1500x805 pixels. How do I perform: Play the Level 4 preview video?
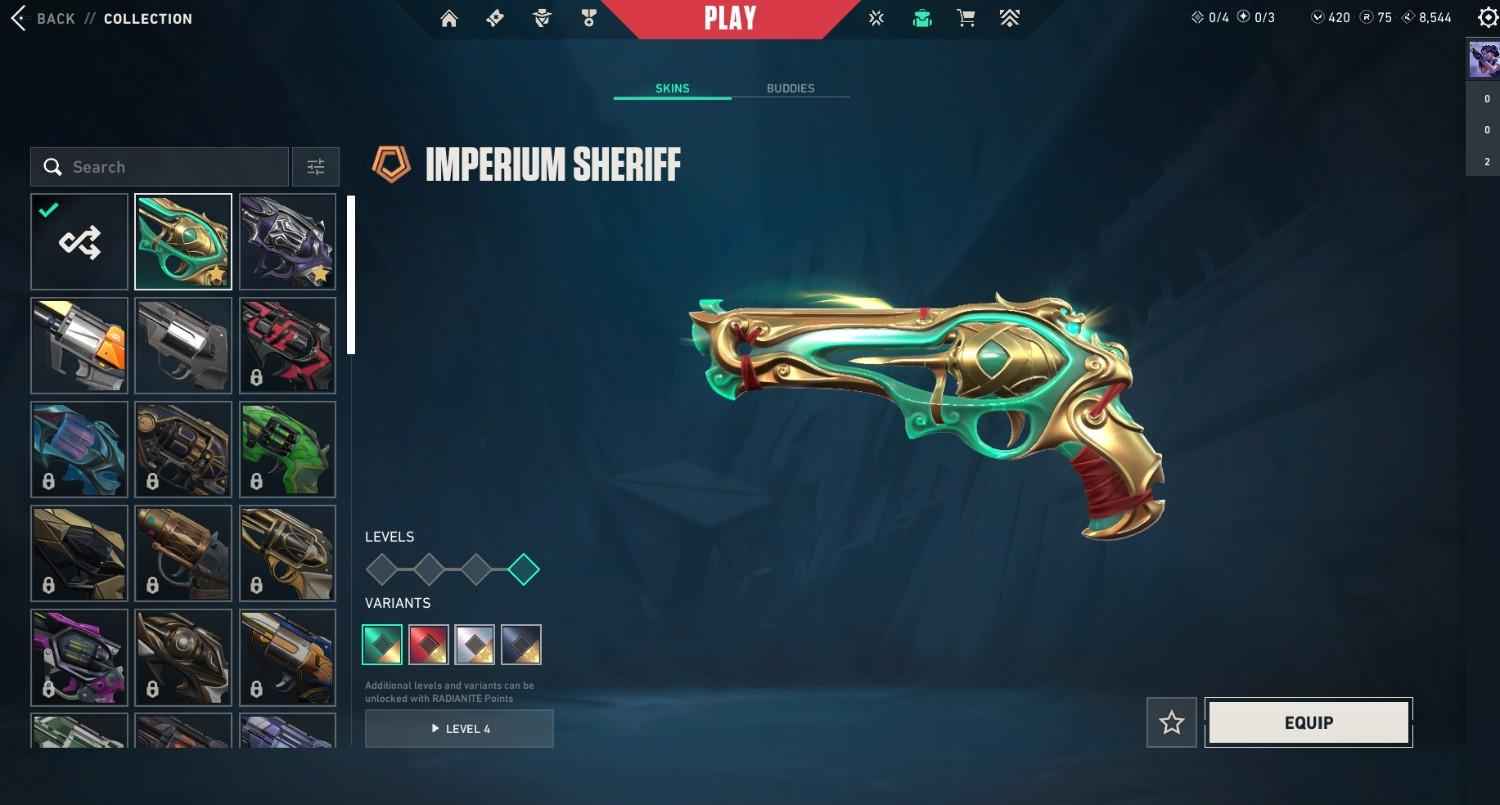pos(459,729)
